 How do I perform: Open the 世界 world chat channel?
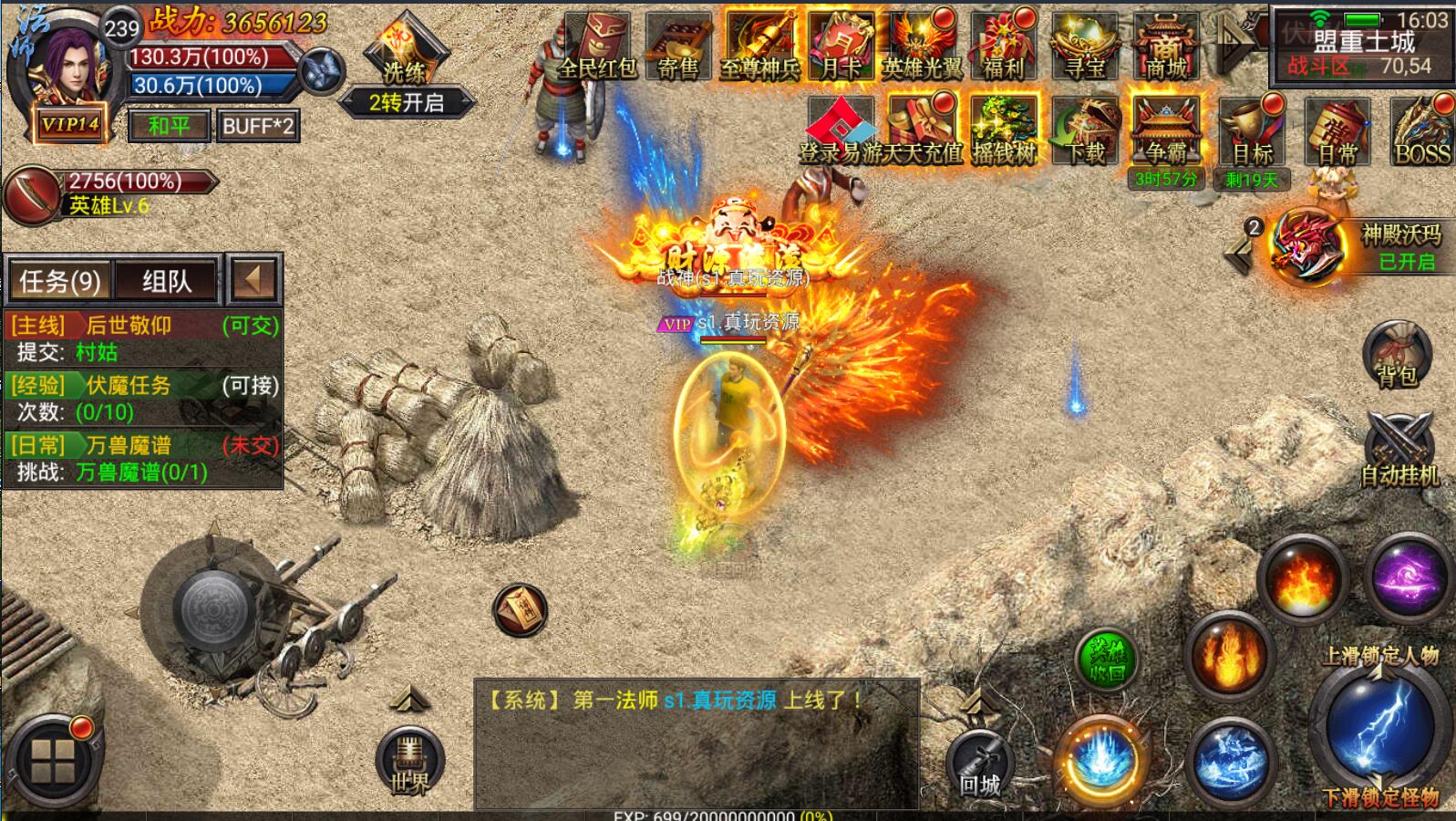(409, 763)
